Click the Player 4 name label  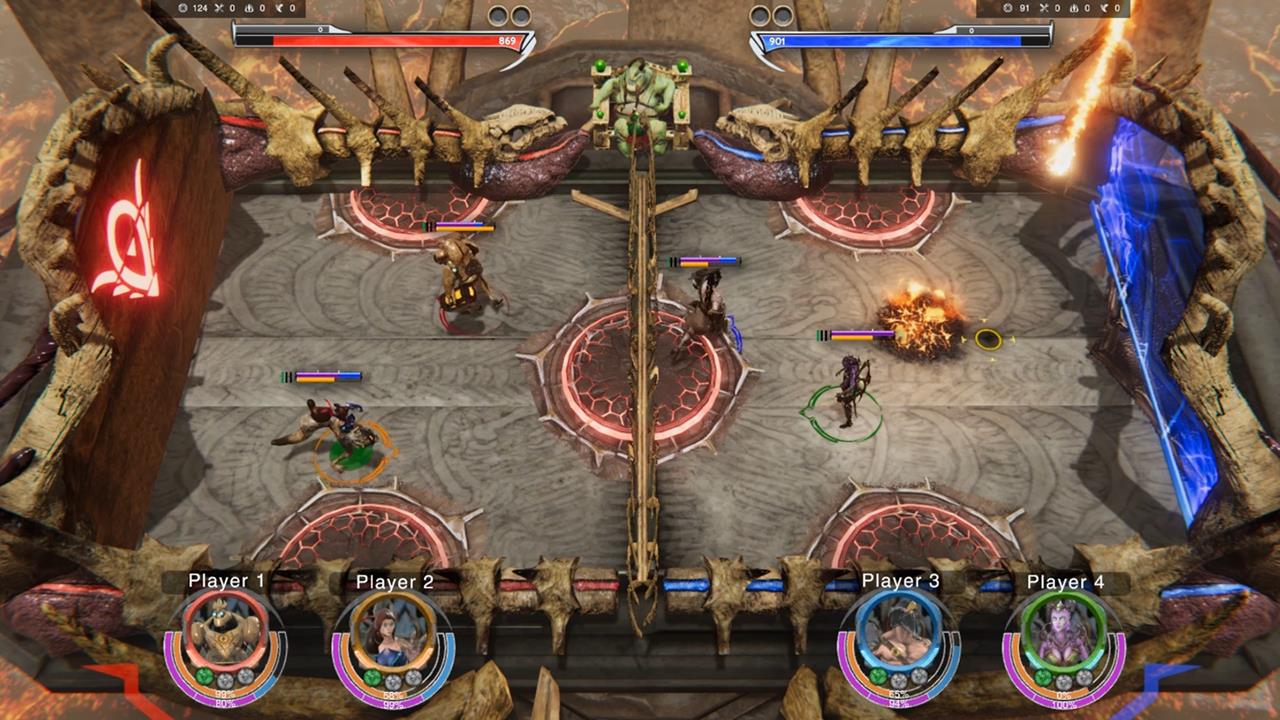[x=1067, y=580]
